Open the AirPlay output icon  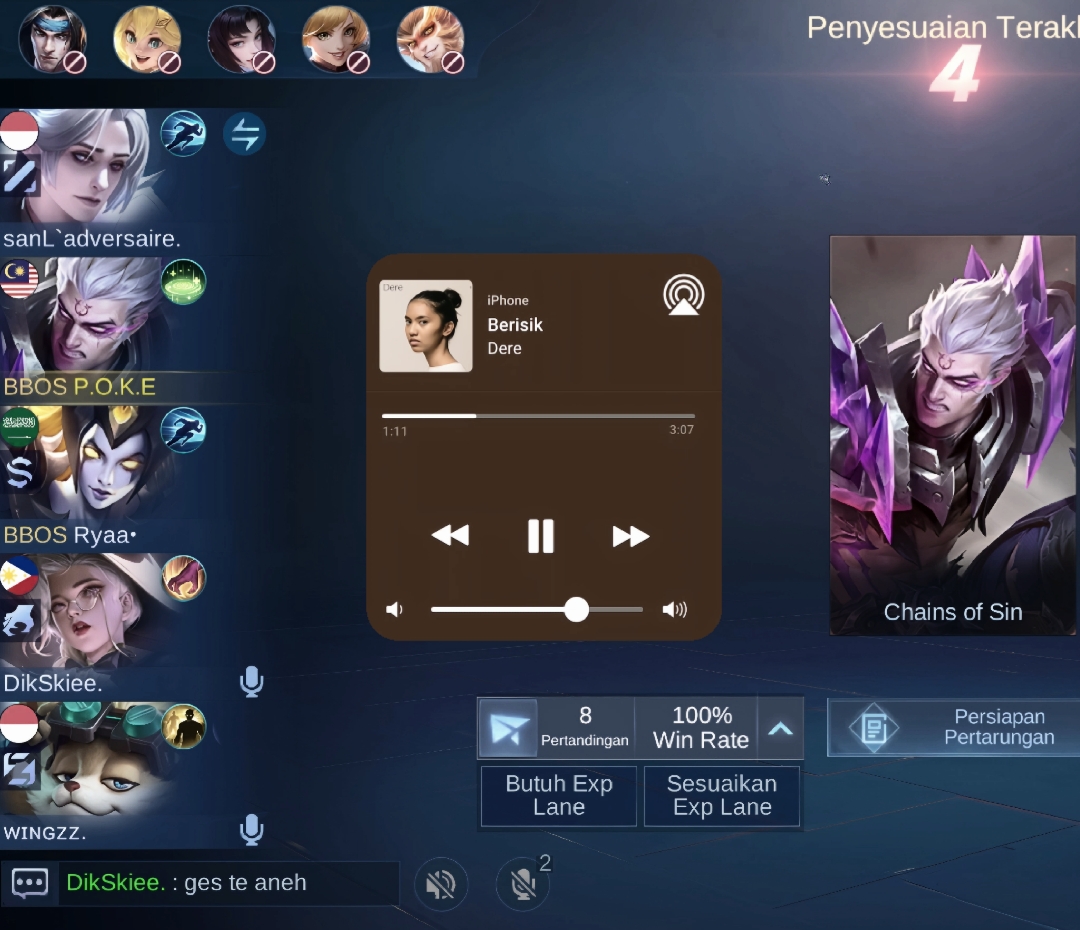click(684, 296)
